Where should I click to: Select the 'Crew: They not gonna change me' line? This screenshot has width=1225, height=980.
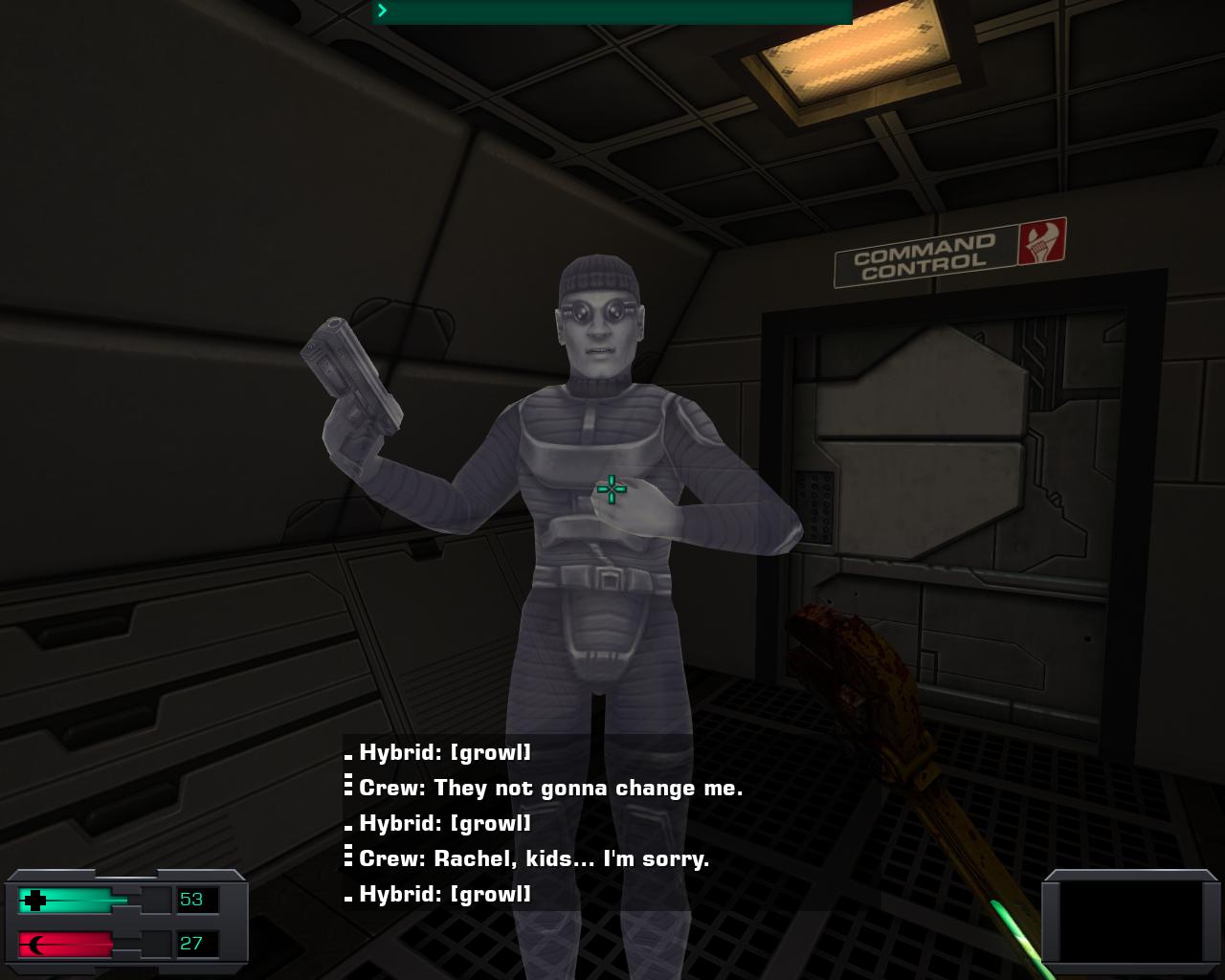[x=551, y=788]
